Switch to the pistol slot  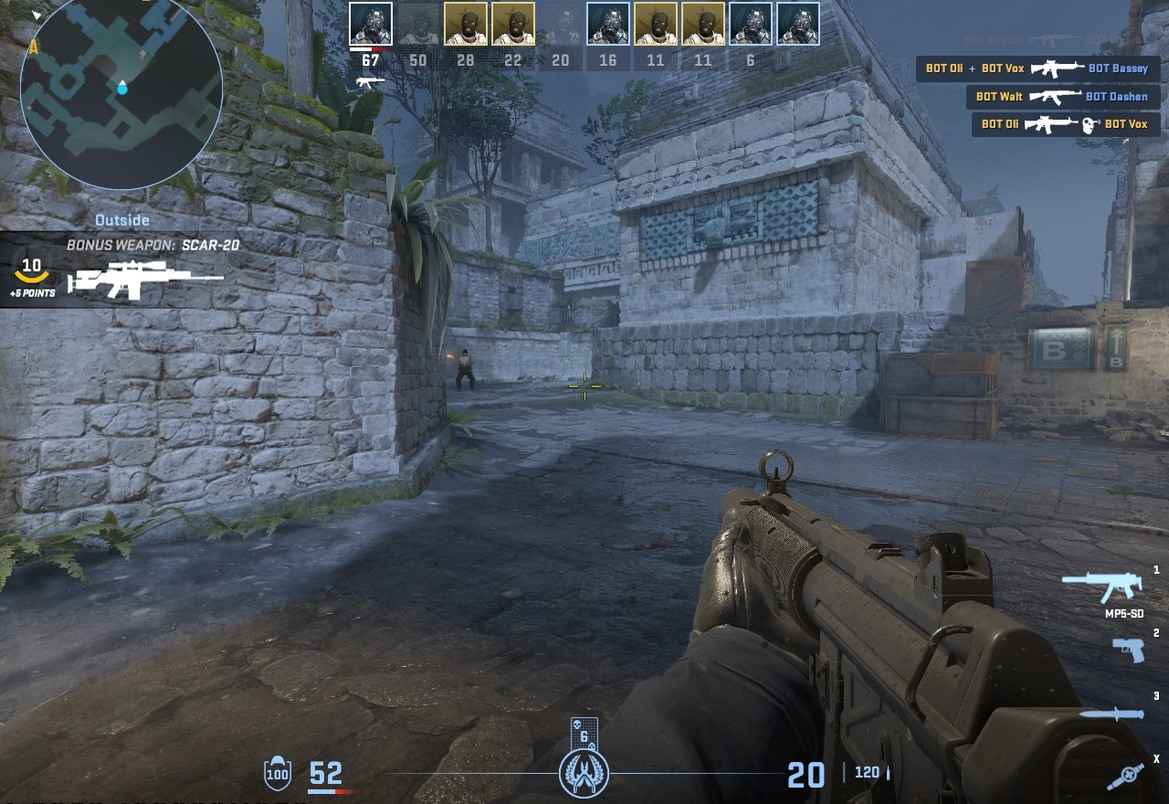pos(1128,649)
